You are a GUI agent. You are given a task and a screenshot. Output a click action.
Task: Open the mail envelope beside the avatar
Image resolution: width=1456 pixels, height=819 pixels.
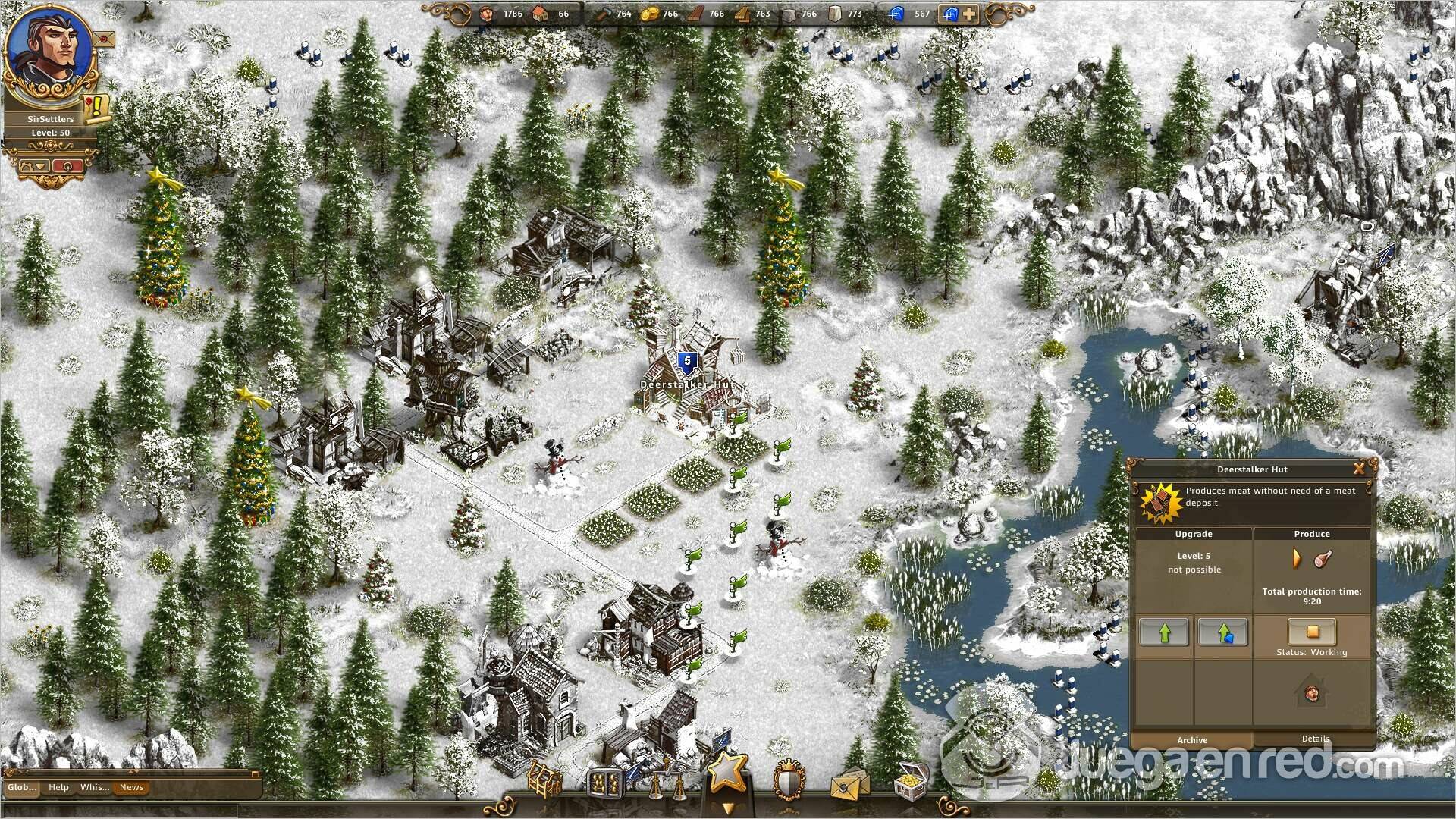click(x=104, y=39)
